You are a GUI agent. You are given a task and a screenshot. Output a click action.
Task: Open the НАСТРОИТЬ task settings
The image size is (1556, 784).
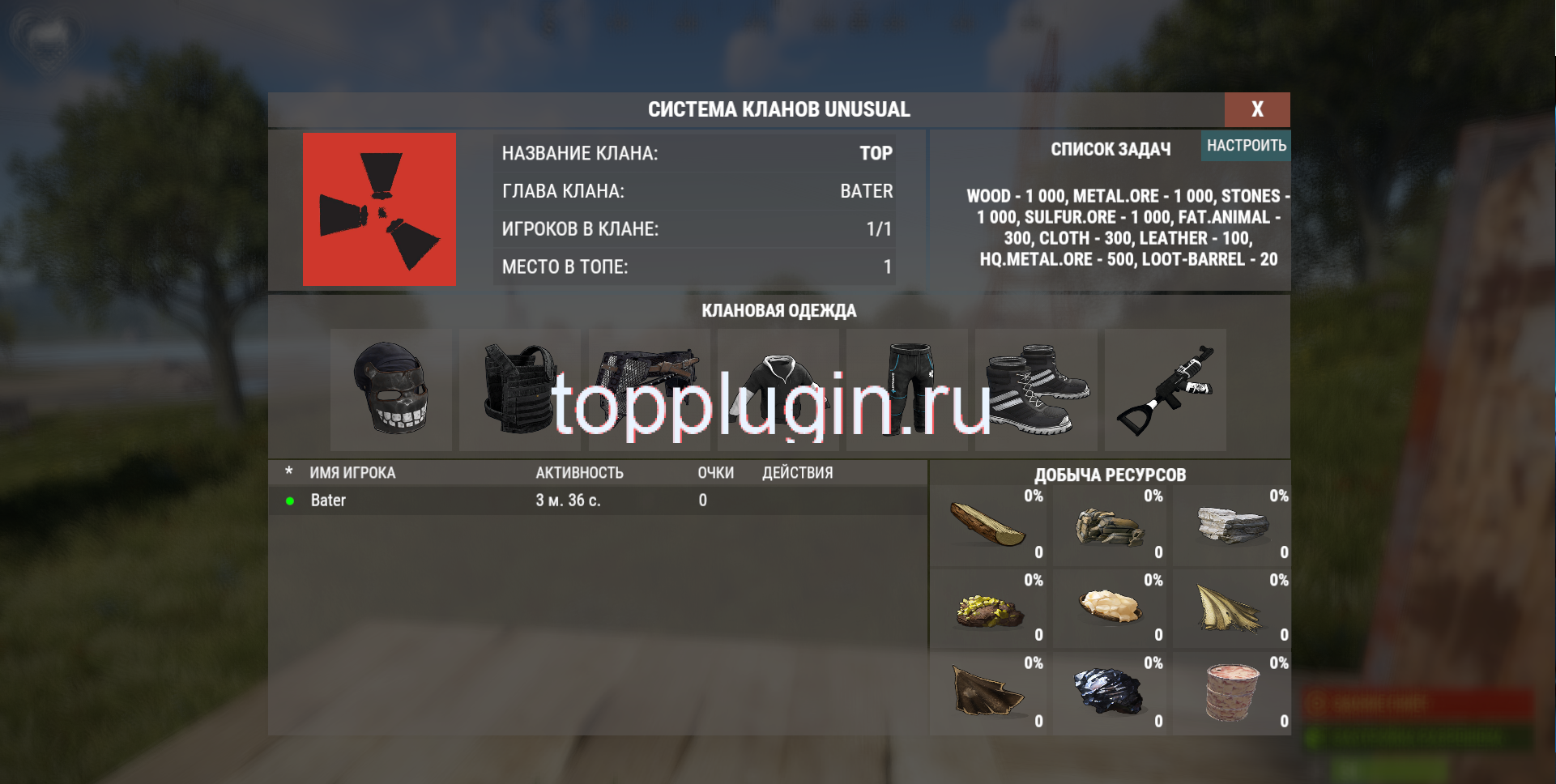tap(1247, 147)
